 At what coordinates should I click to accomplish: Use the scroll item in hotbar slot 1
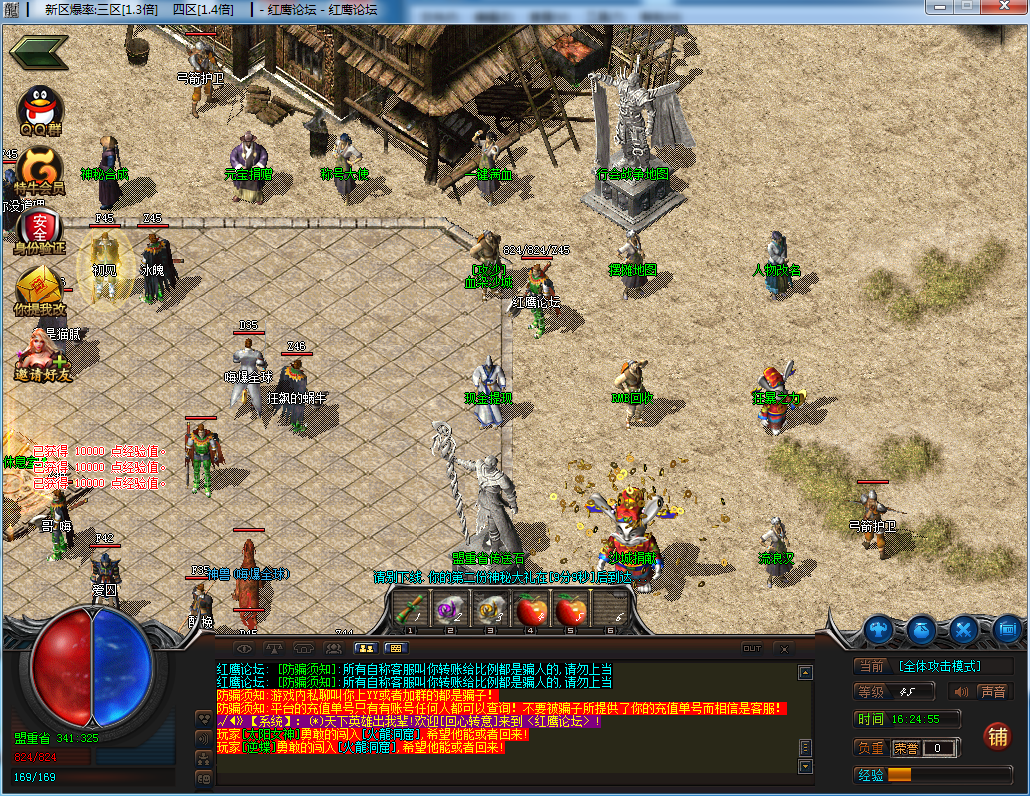click(409, 607)
